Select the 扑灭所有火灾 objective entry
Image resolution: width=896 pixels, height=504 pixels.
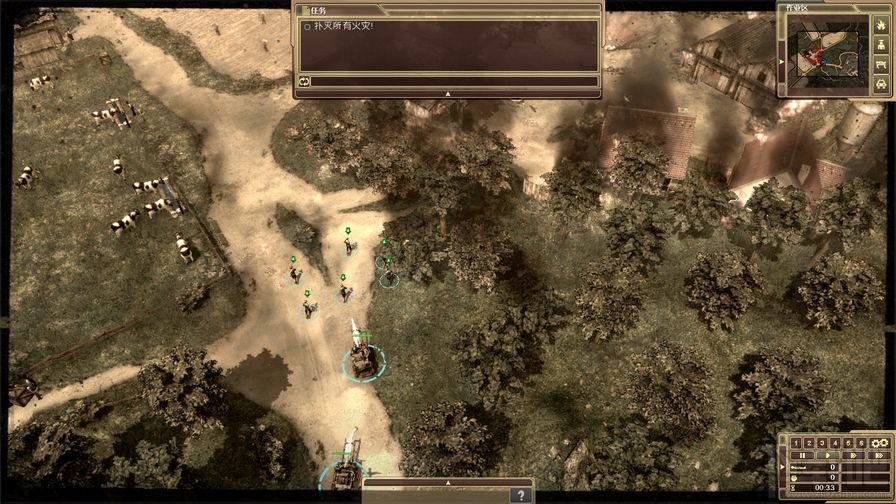tap(344, 27)
